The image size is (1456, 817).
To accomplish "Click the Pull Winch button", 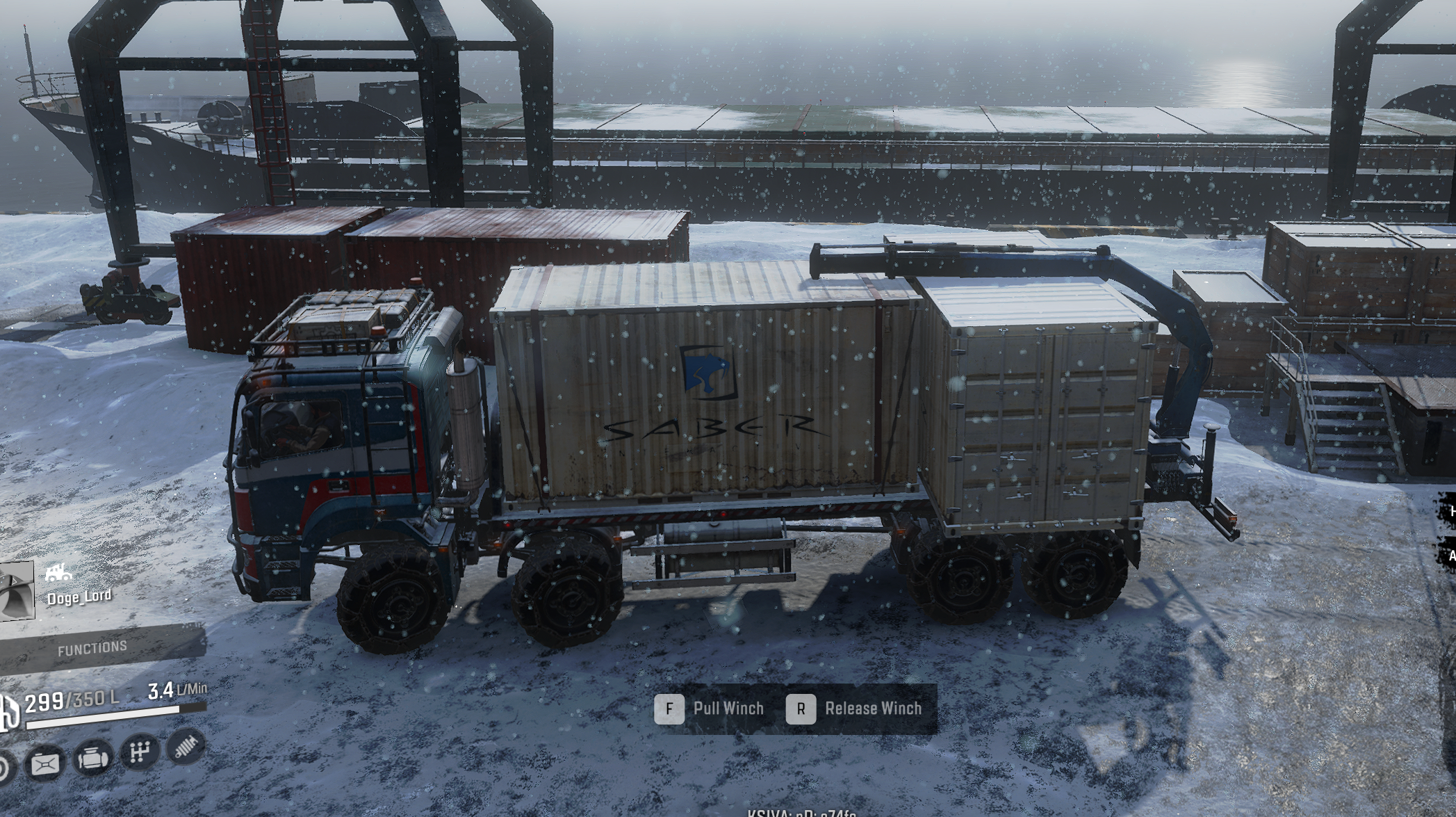I will click(x=728, y=708).
